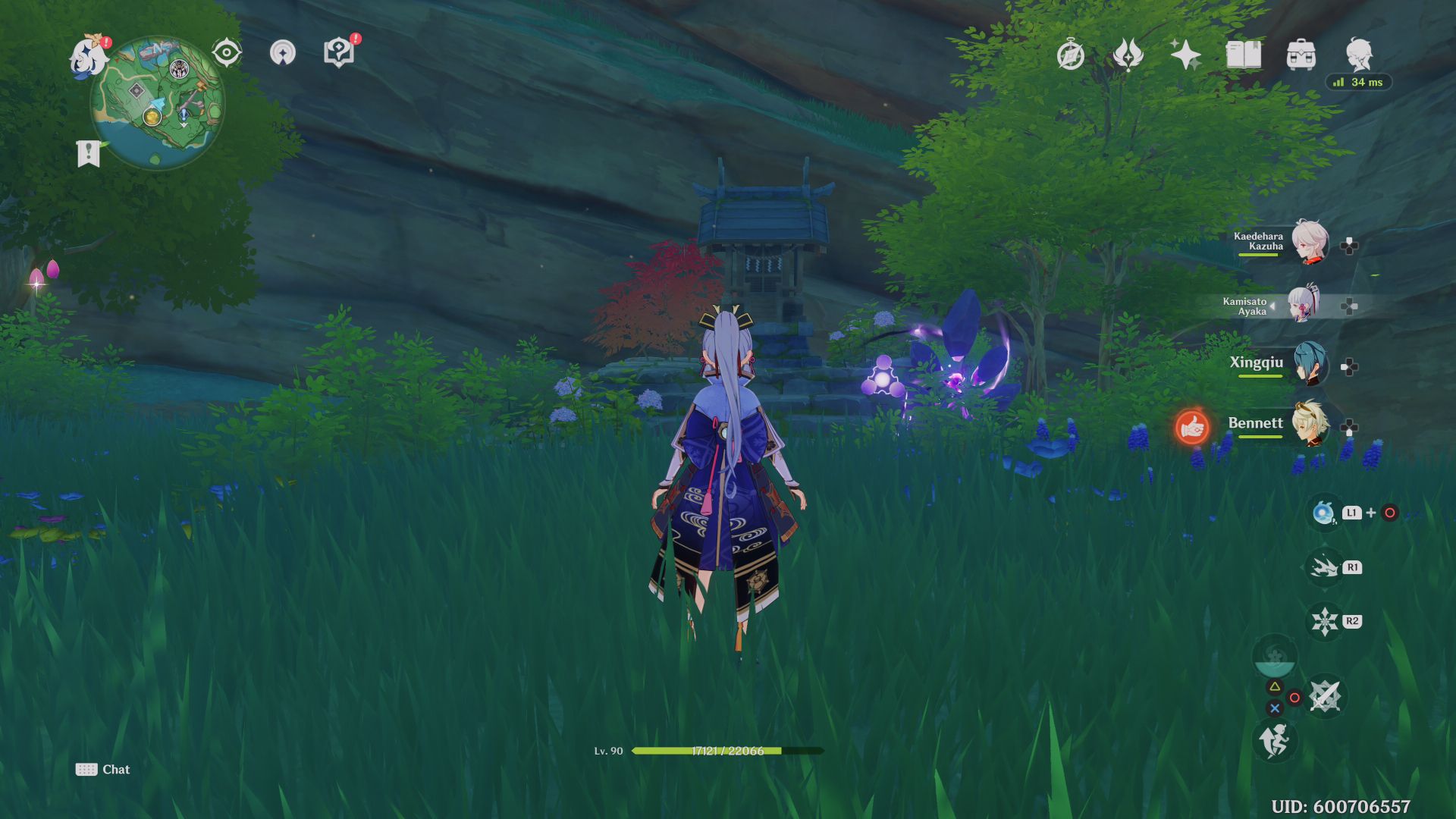Select the quest tracker exclamation bookmark
The image size is (1456, 819).
tap(89, 152)
